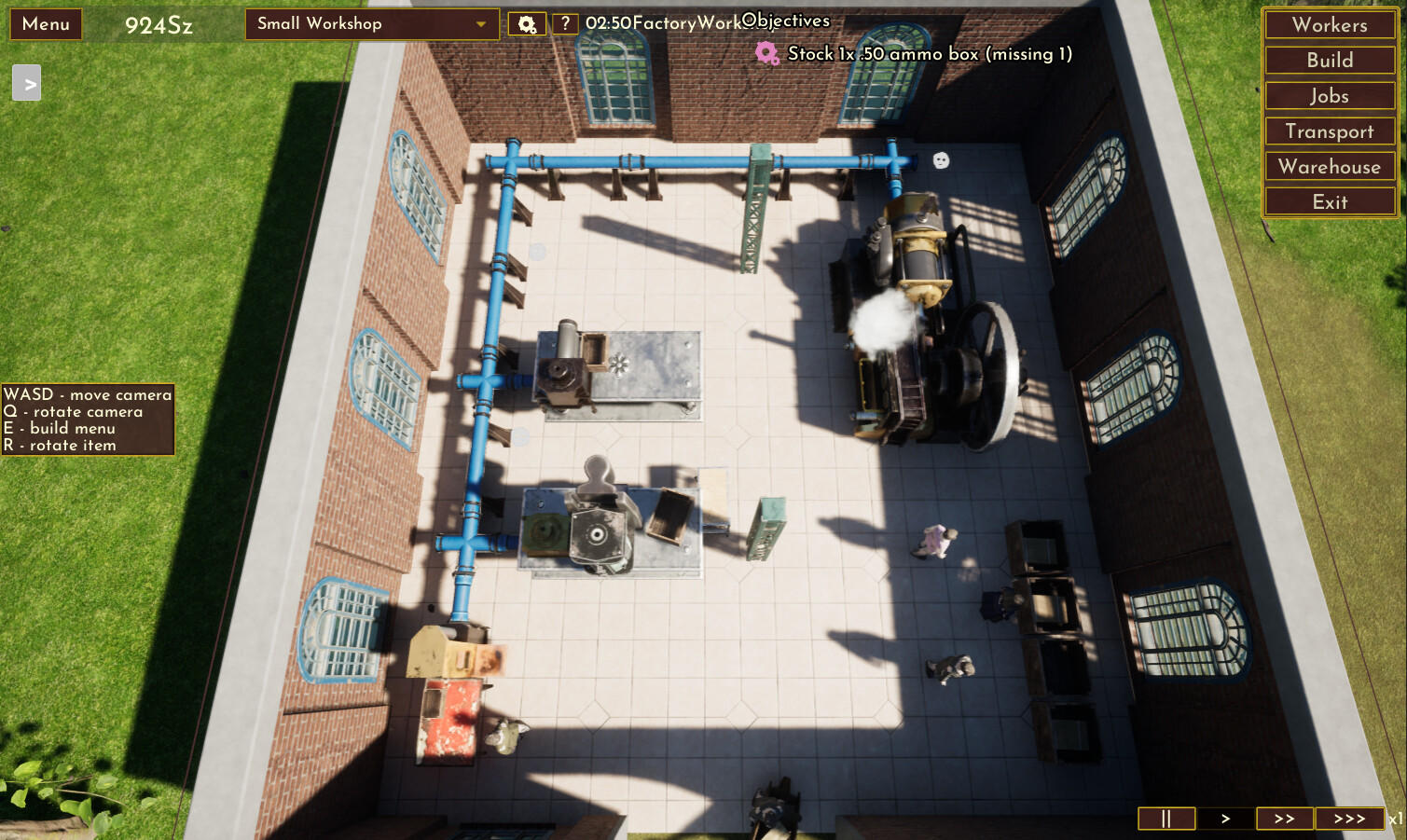
Task: Click the 924Sz money counter
Action: tap(160, 25)
